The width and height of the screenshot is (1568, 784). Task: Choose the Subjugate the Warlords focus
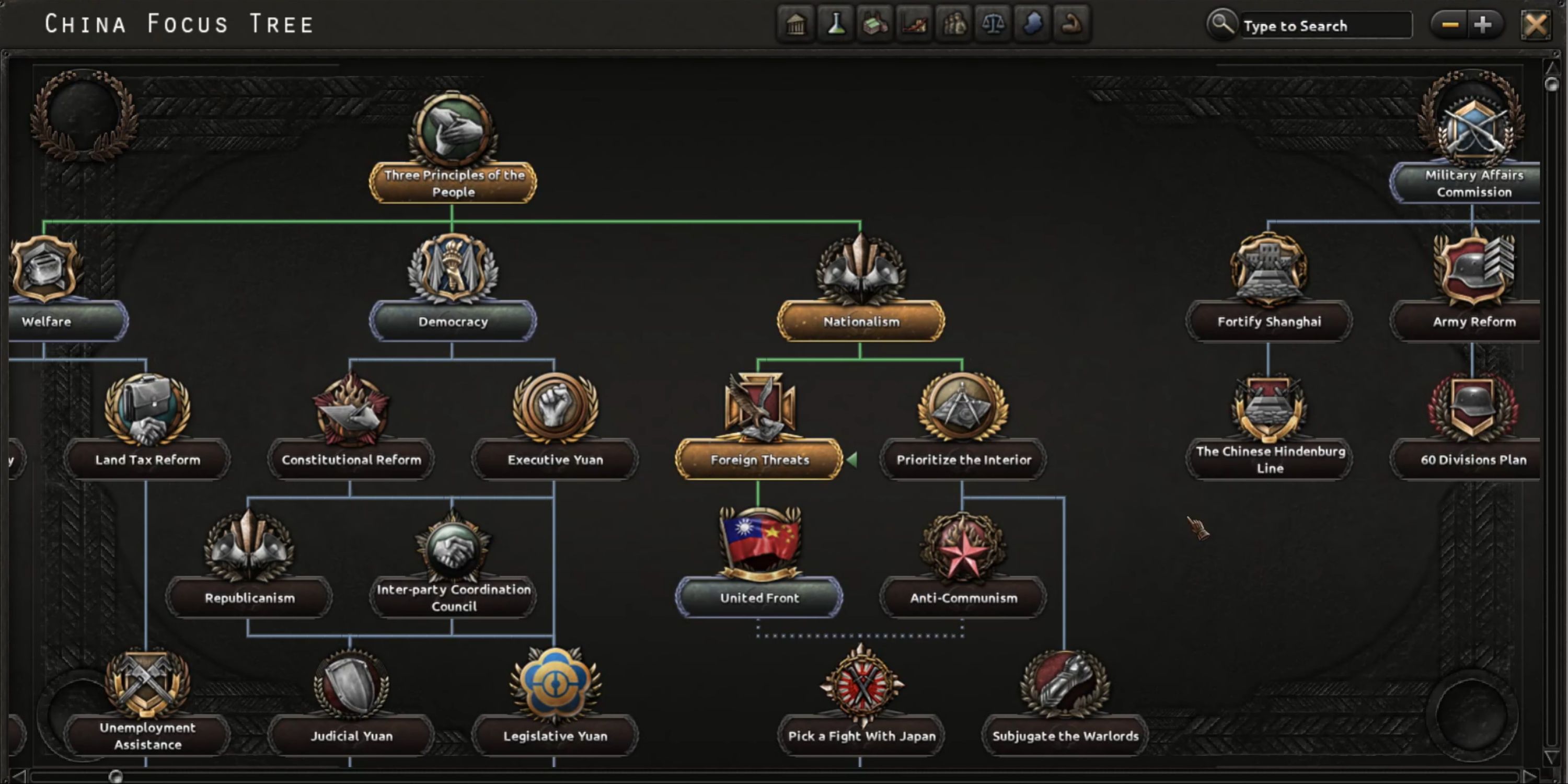1065,735
